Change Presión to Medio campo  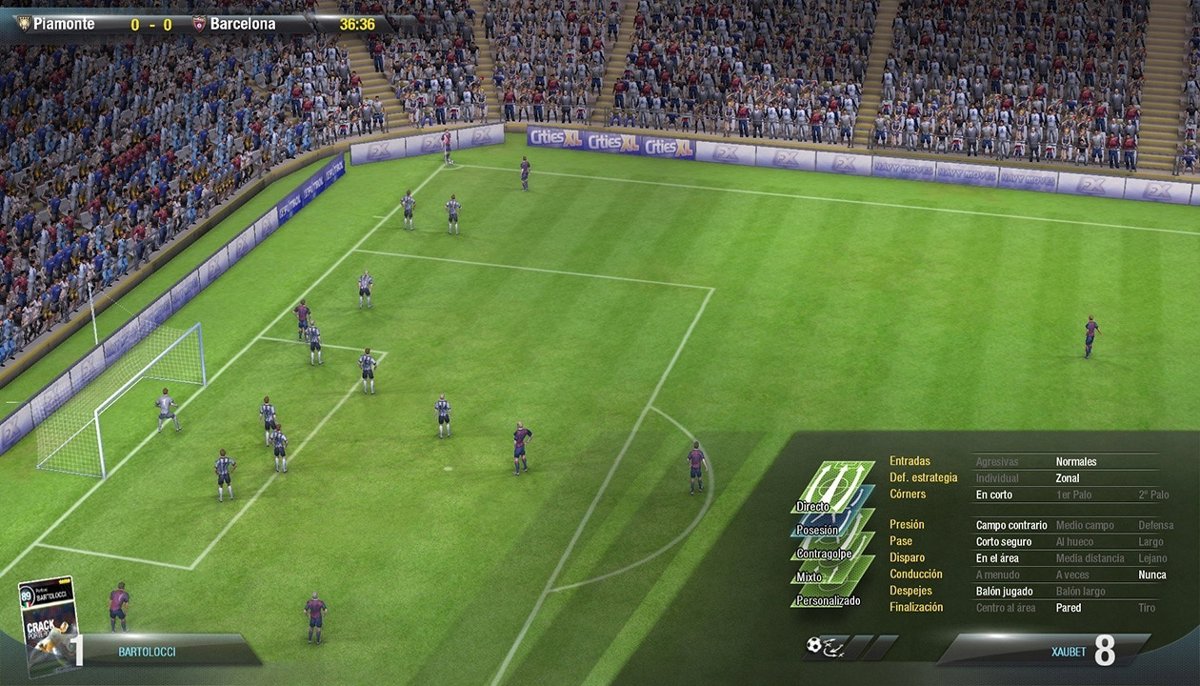pos(1085,525)
